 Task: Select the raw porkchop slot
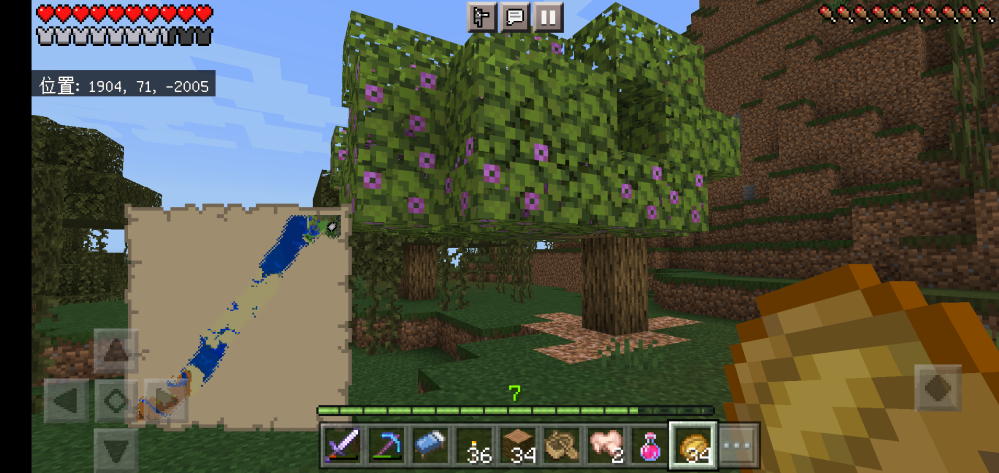[605, 444]
